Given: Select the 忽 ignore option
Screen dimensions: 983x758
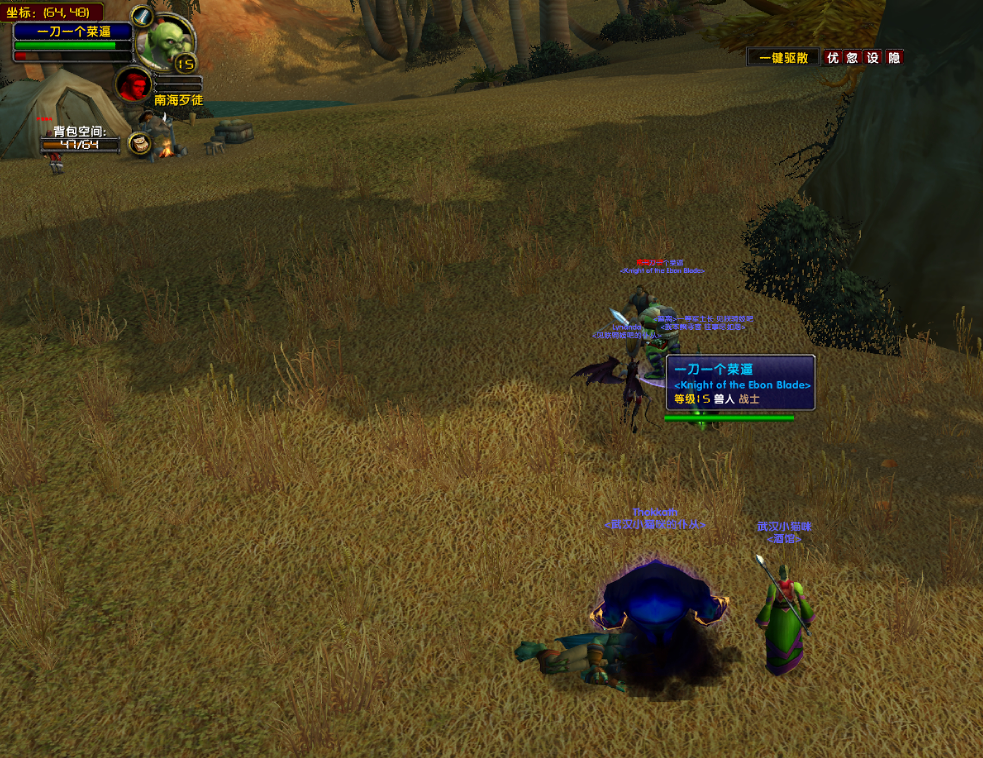Looking at the screenshot, I should pos(852,58).
